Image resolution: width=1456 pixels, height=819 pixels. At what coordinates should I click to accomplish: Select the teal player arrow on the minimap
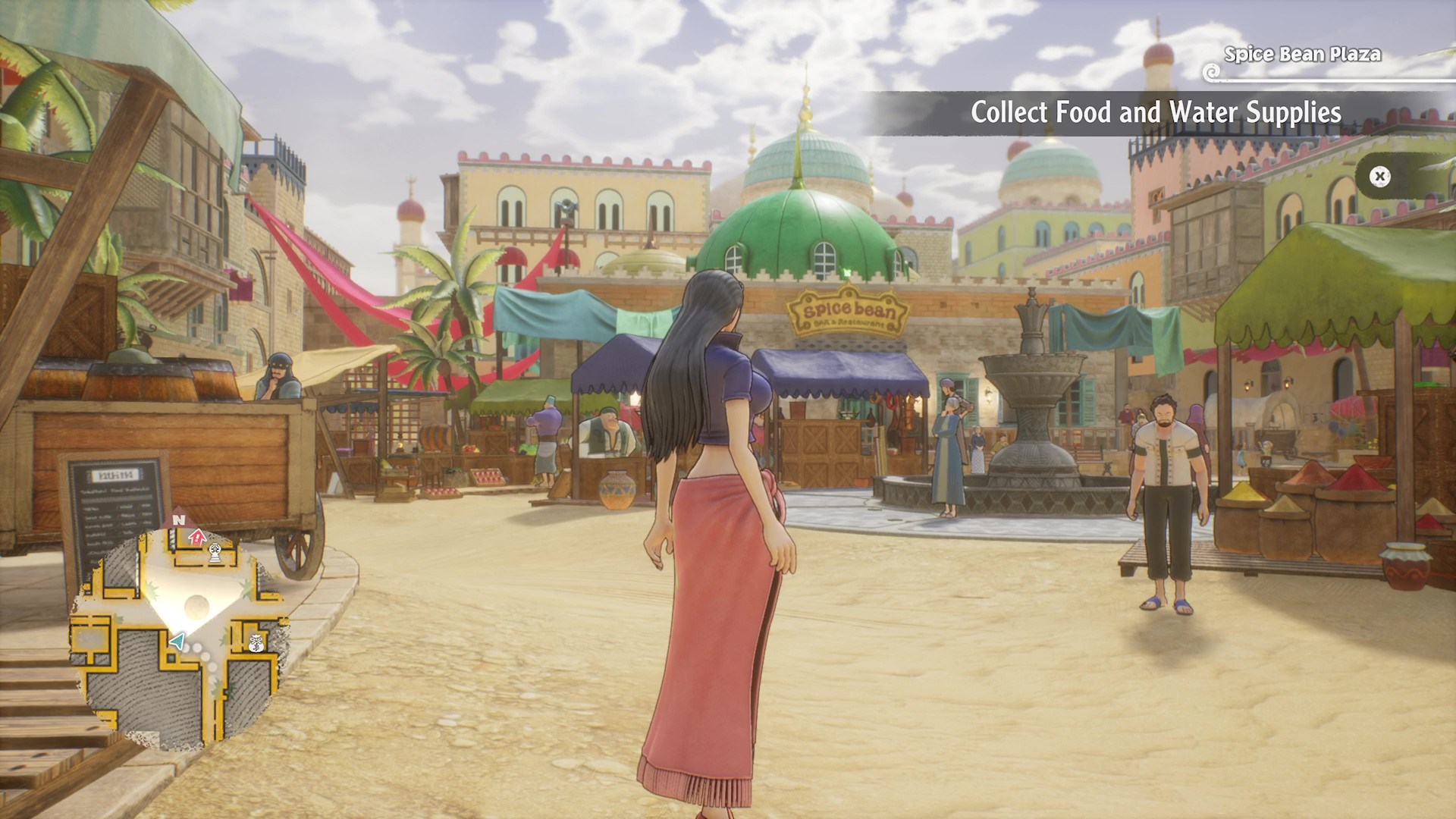click(x=179, y=642)
